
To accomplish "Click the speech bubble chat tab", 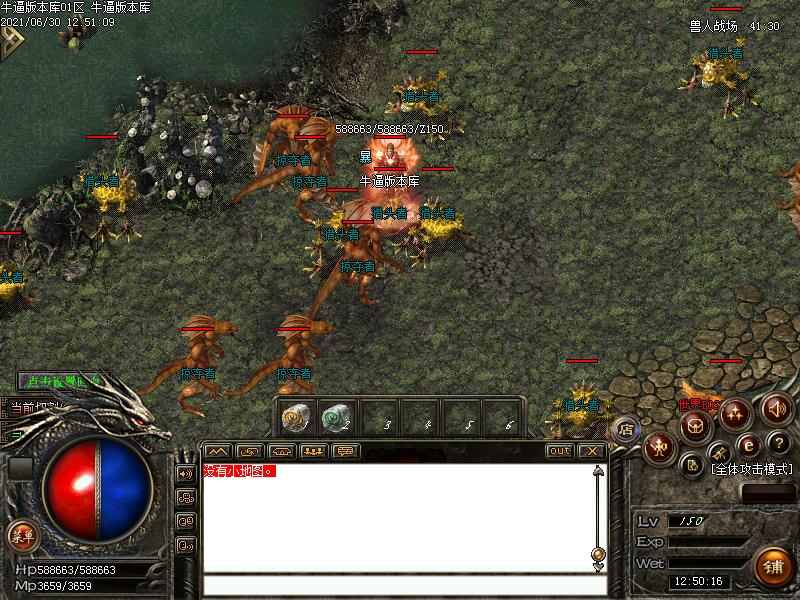I will coord(346,451).
